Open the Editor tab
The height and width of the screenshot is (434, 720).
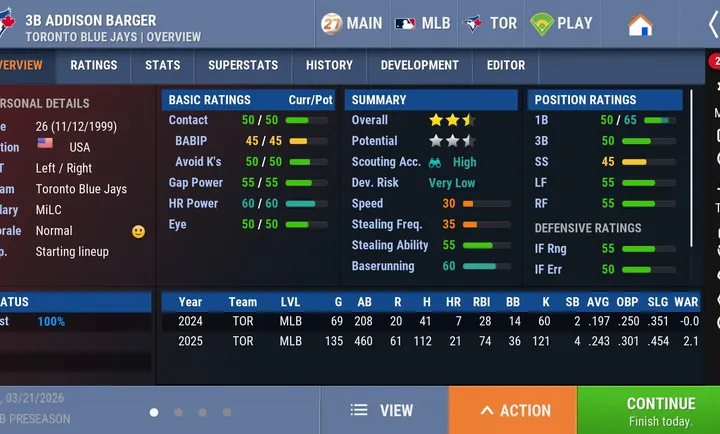pos(506,65)
